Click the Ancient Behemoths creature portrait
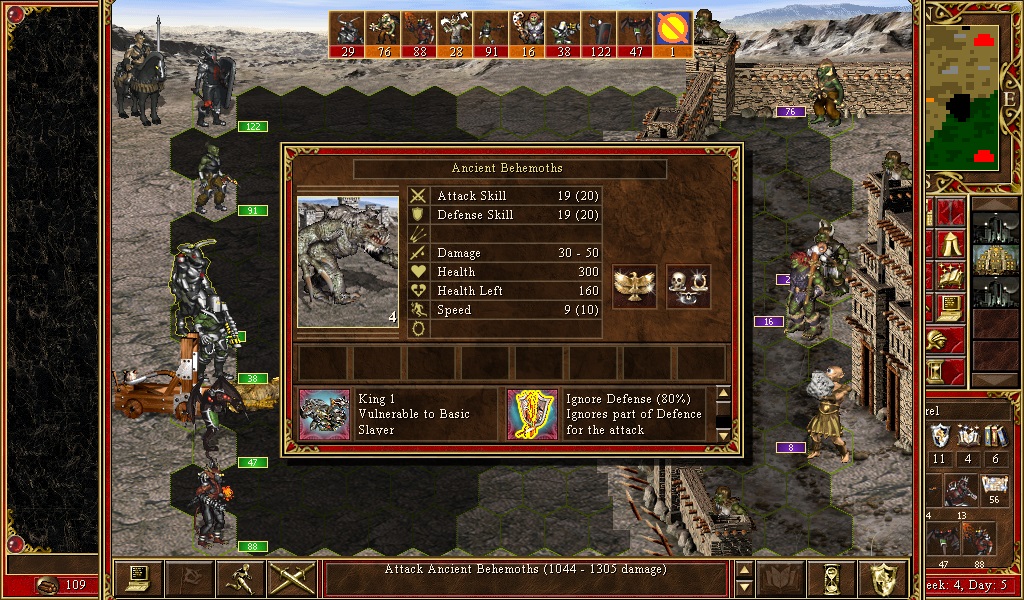 click(348, 261)
